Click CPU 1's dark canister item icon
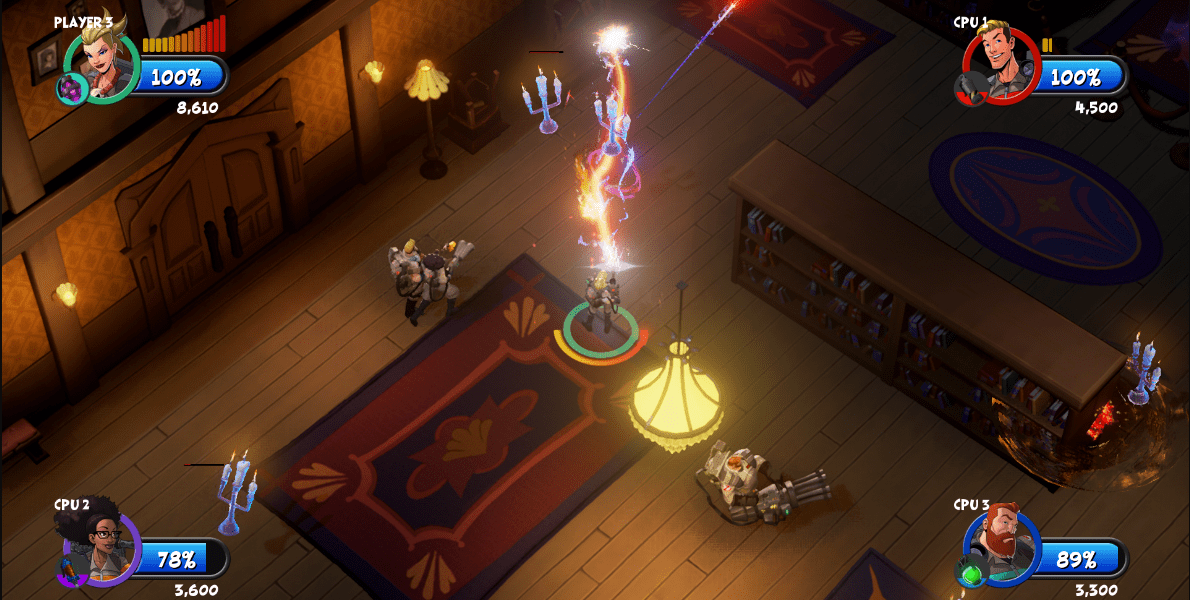Image resolution: width=1190 pixels, height=600 pixels. click(x=969, y=89)
